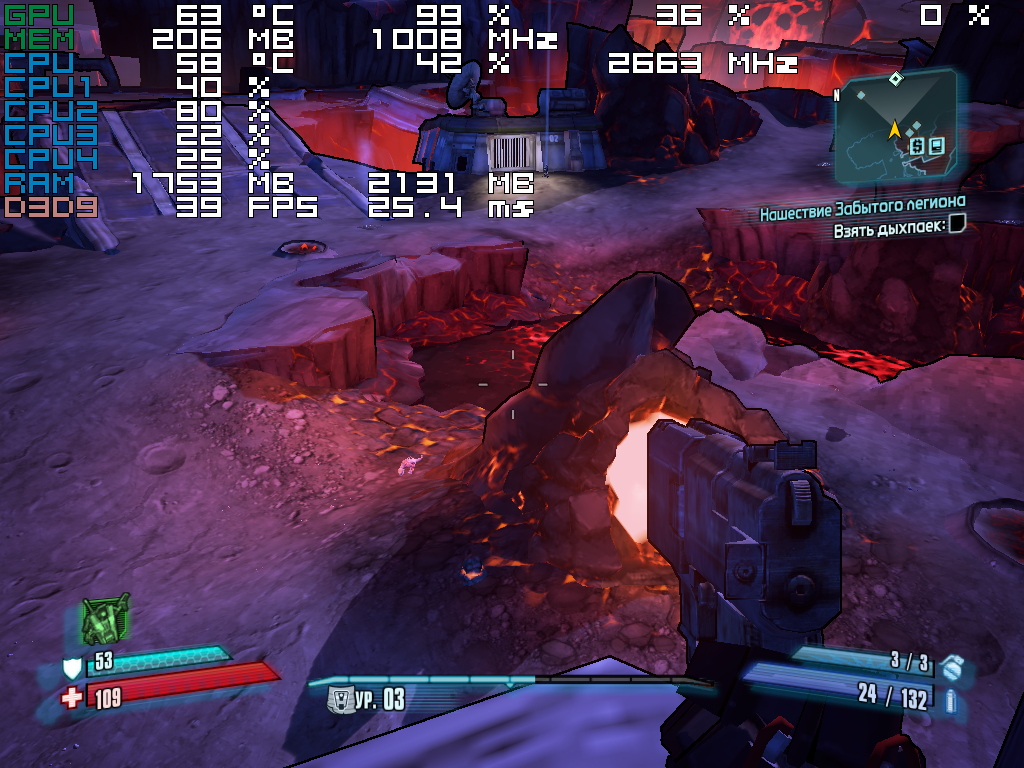Click the yellow player arrow on the minimap
This screenshot has height=768, width=1024.
pos(895,128)
